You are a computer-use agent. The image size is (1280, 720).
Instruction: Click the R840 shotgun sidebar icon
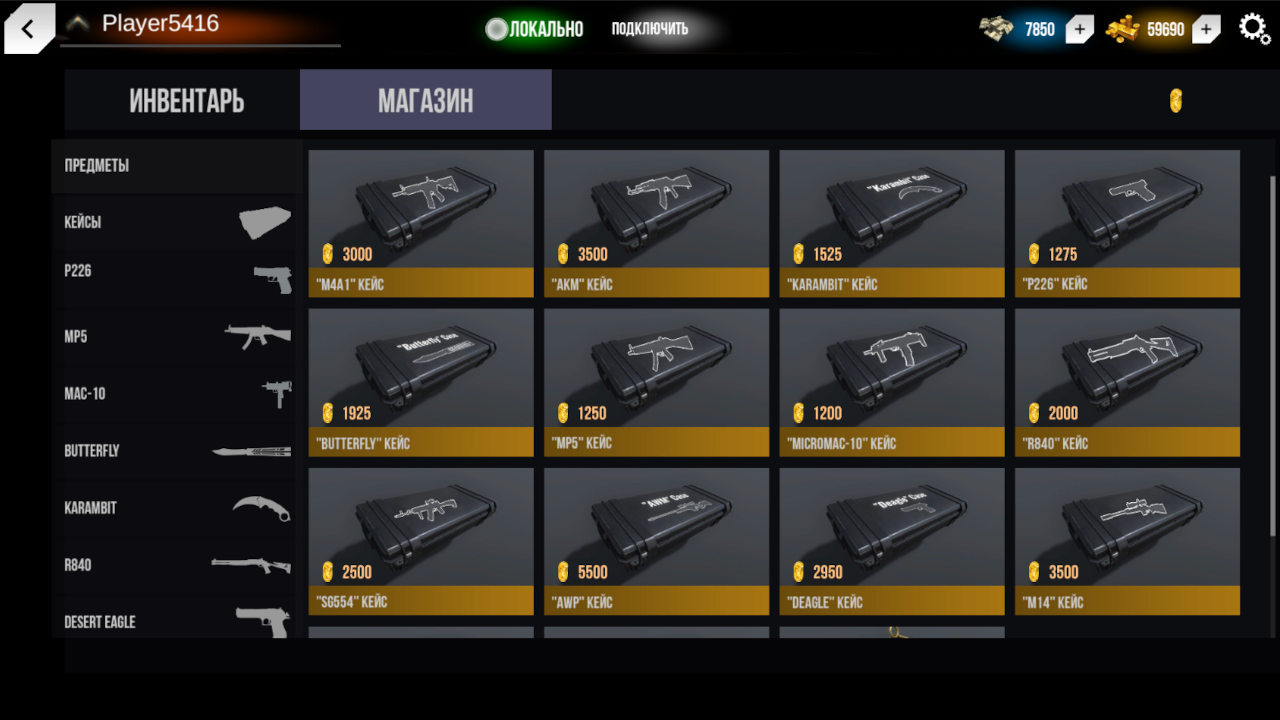(x=262, y=564)
